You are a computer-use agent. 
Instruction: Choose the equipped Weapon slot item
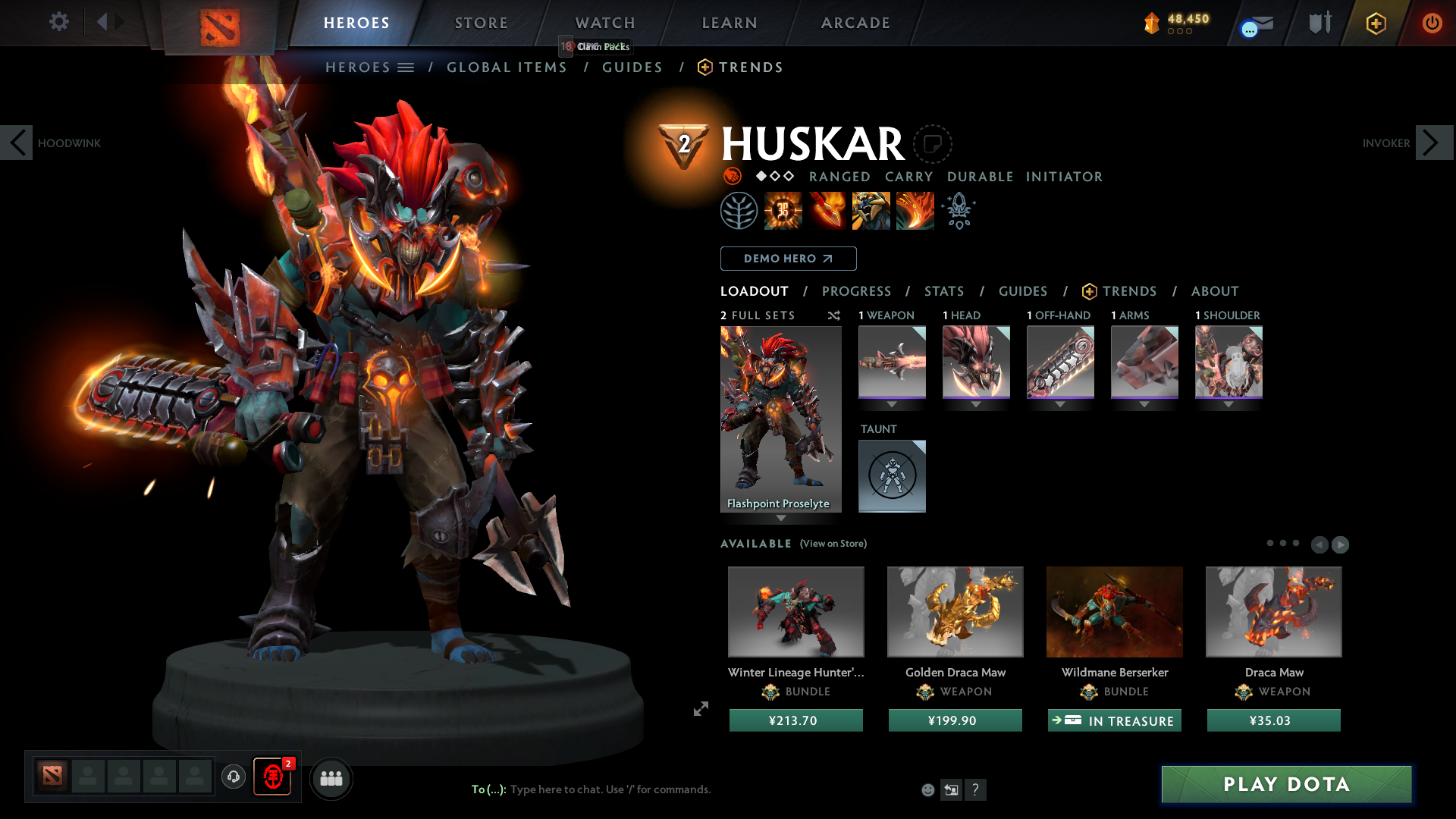[x=892, y=362]
